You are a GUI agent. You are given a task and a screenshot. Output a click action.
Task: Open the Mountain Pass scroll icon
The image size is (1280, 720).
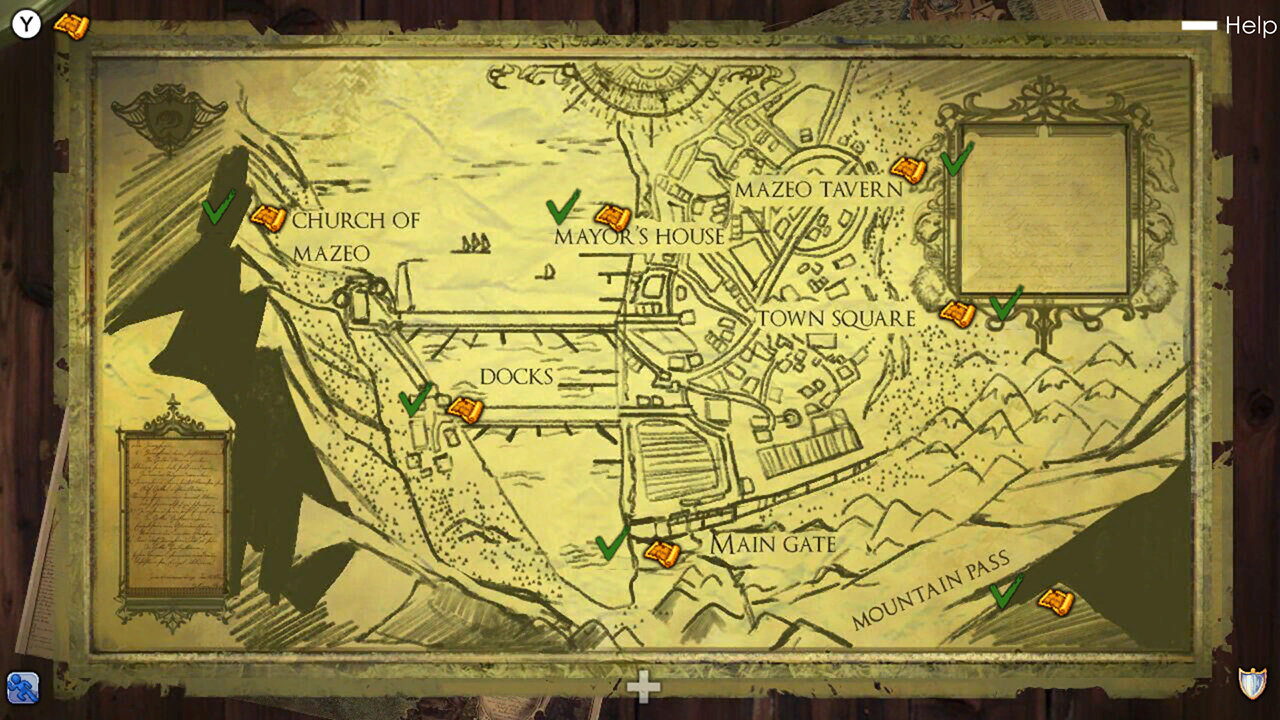click(1057, 601)
